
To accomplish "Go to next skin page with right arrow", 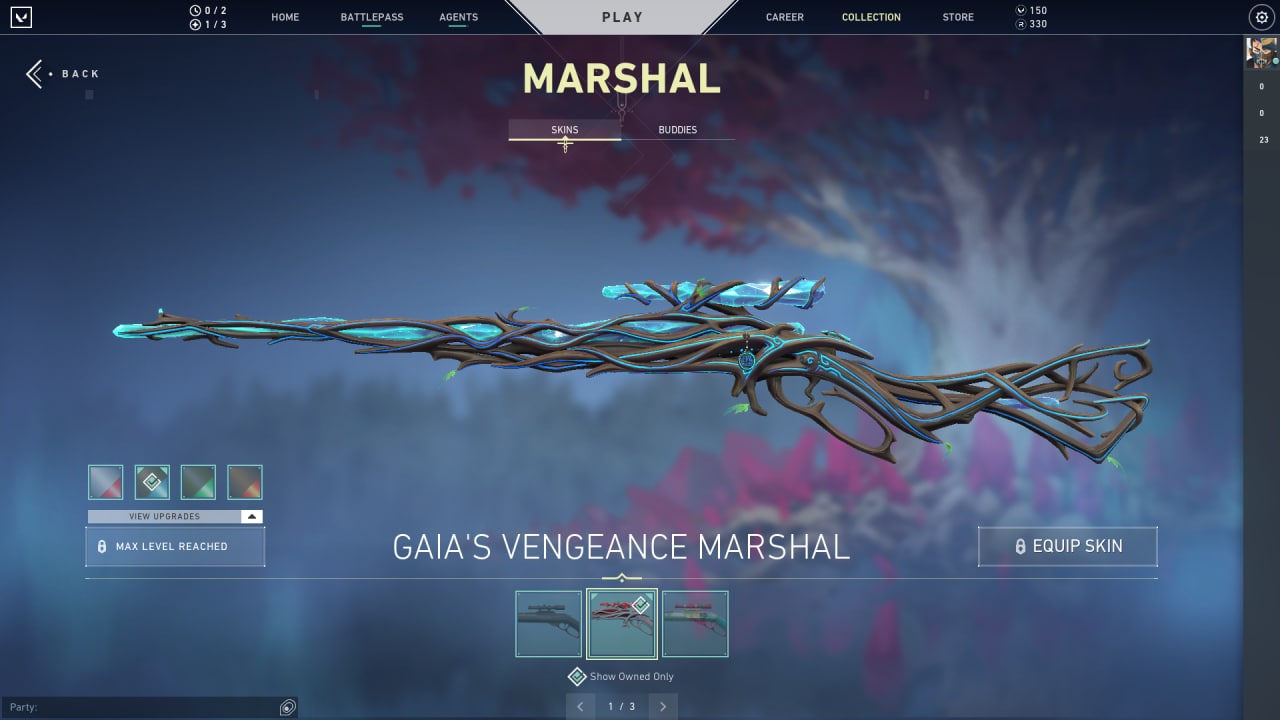I will (x=662, y=706).
